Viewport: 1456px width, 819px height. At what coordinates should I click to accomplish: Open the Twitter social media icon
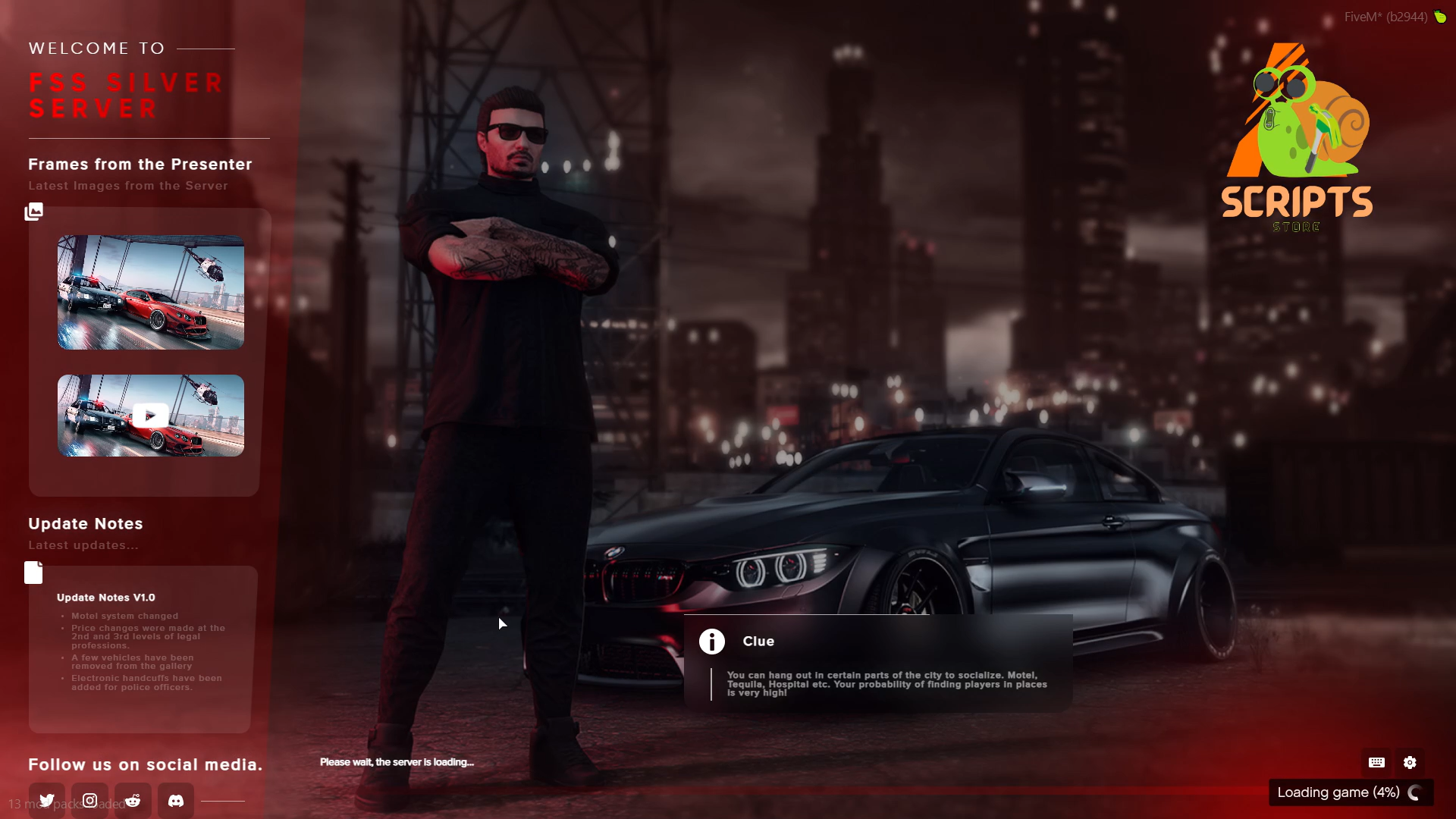pyautogui.click(x=46, y=800)
